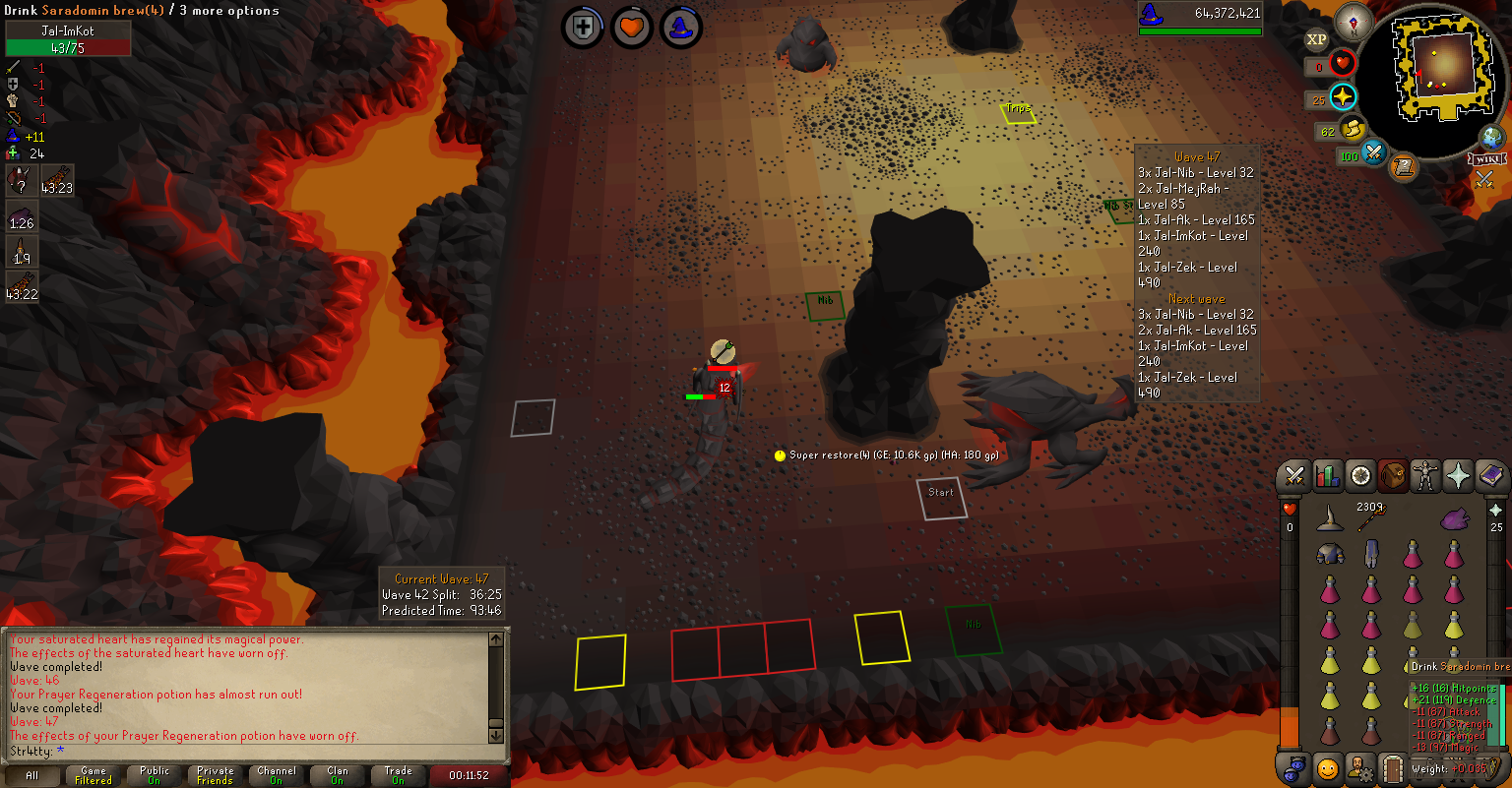This screenshot has width=1512, height=788.
Task: Open the Clan chat tab
Action: pos(338,775)
